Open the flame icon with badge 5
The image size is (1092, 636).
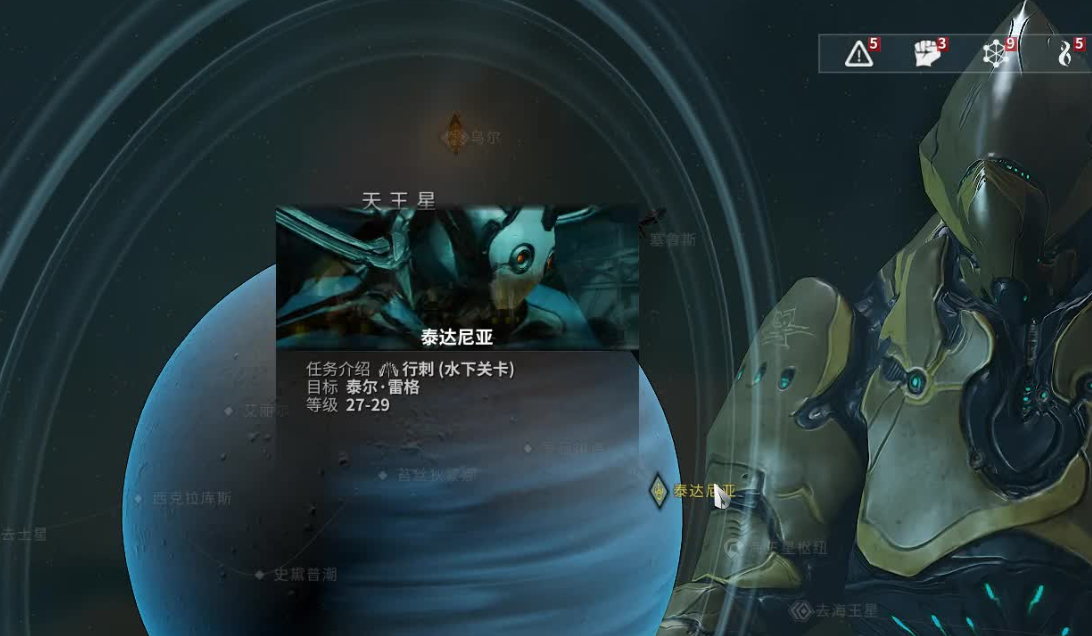pyautogui.click(x=1066, y=54)
